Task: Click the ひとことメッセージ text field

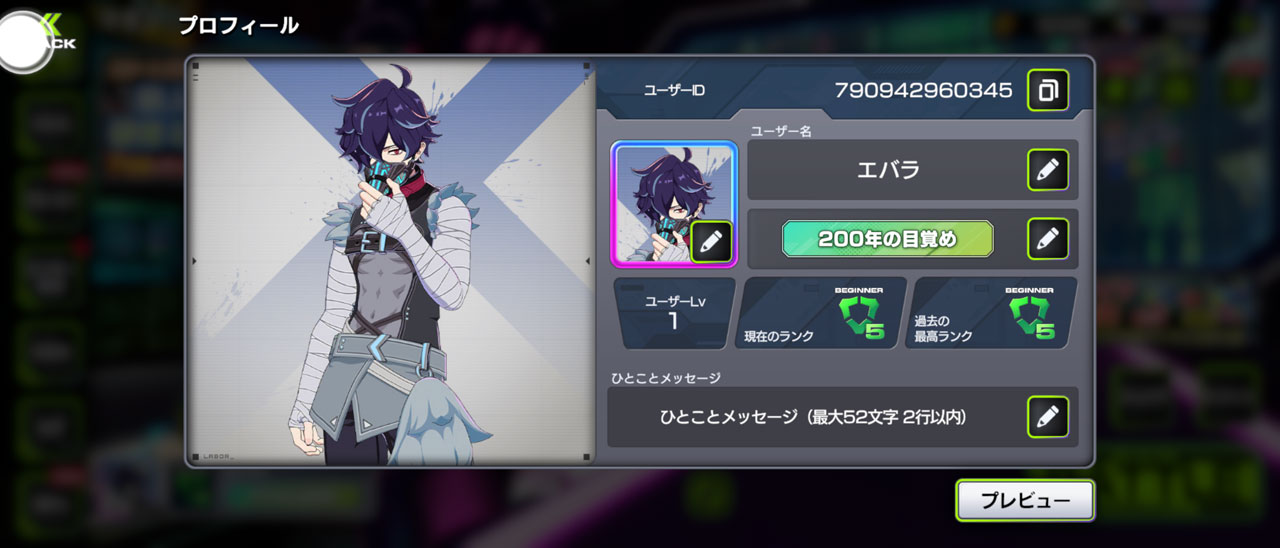Action: 813,417
